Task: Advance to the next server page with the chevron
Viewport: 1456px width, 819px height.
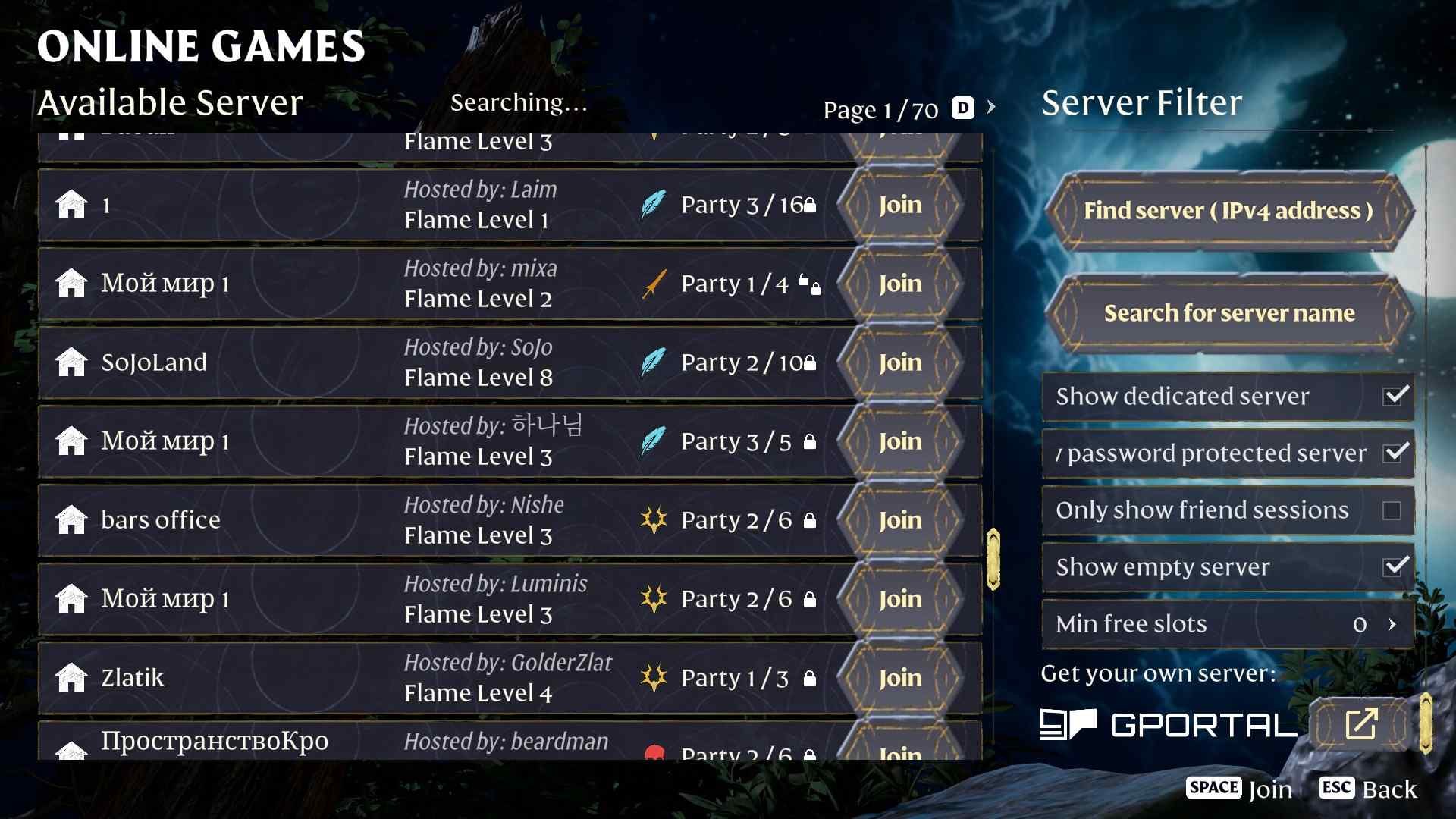Action: pyautogui.click(x=992, y=108)
